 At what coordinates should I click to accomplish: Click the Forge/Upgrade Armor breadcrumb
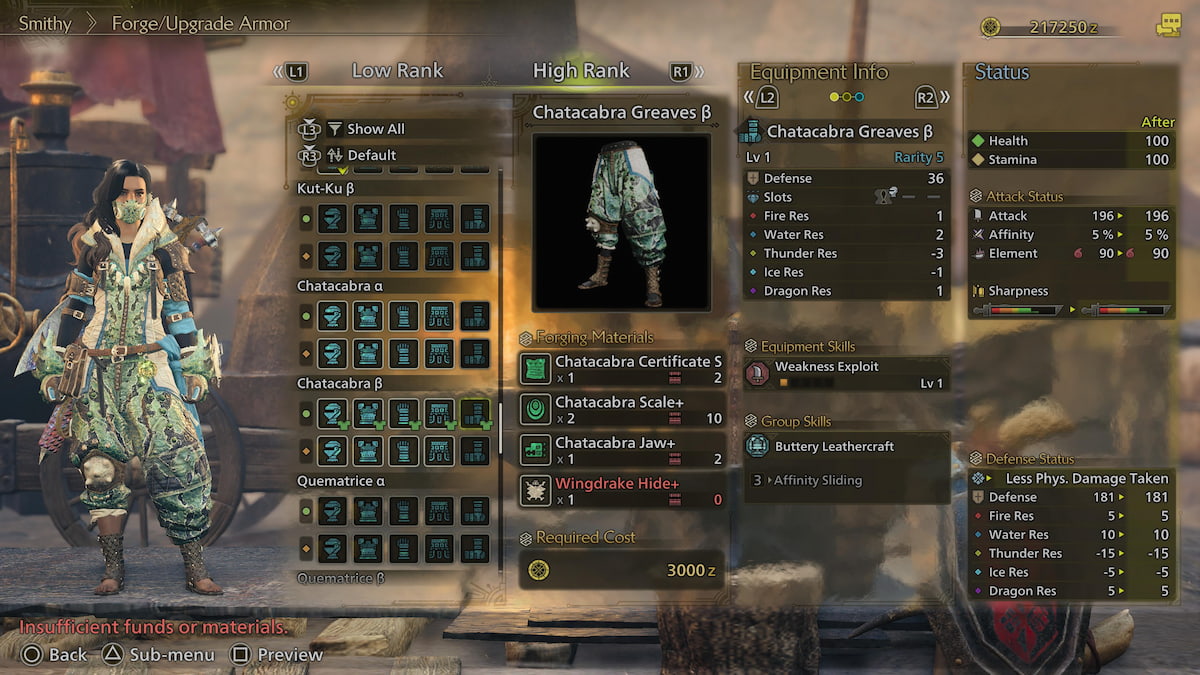click(201, 23)
